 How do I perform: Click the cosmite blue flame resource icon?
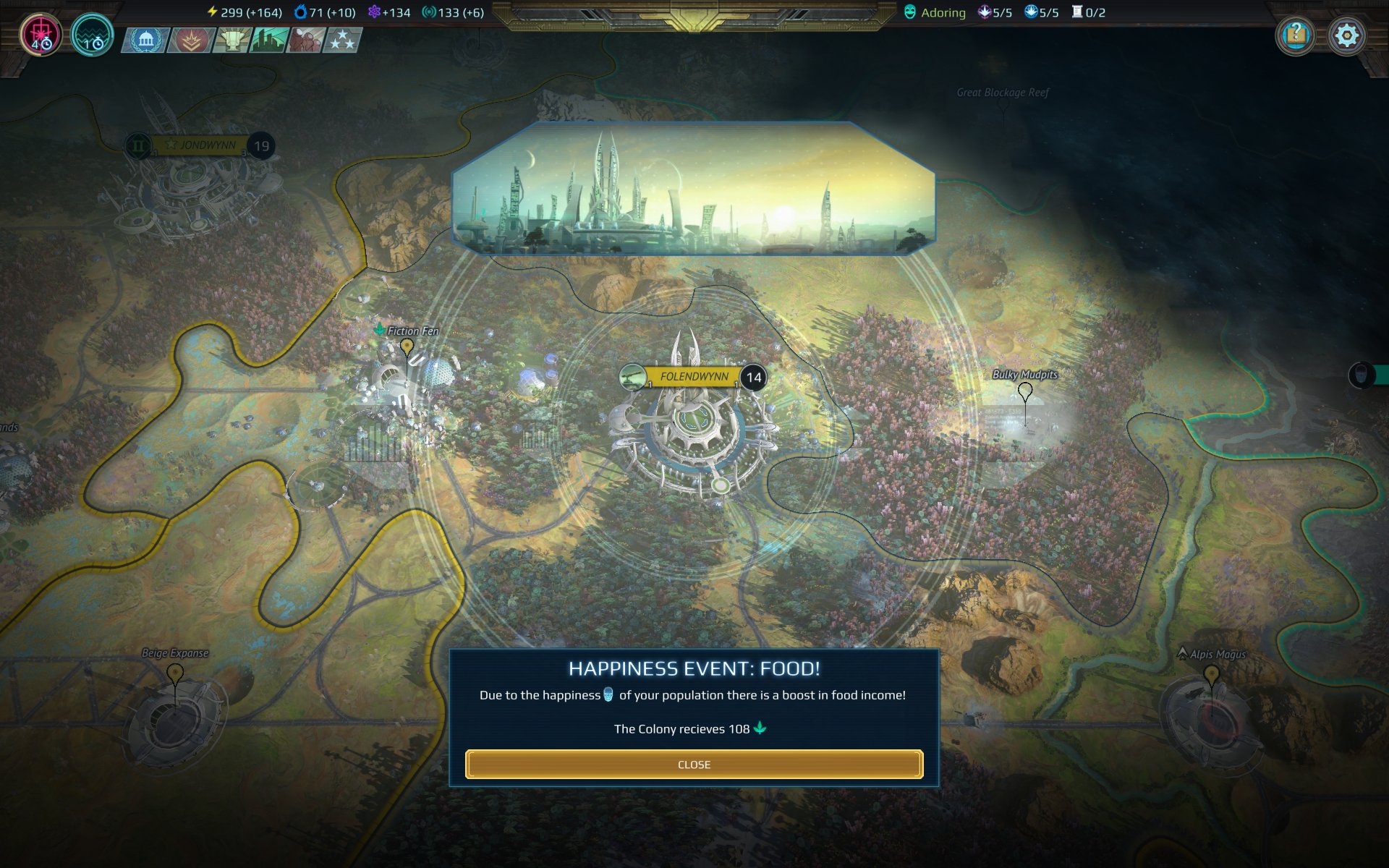tap(300, 11)
